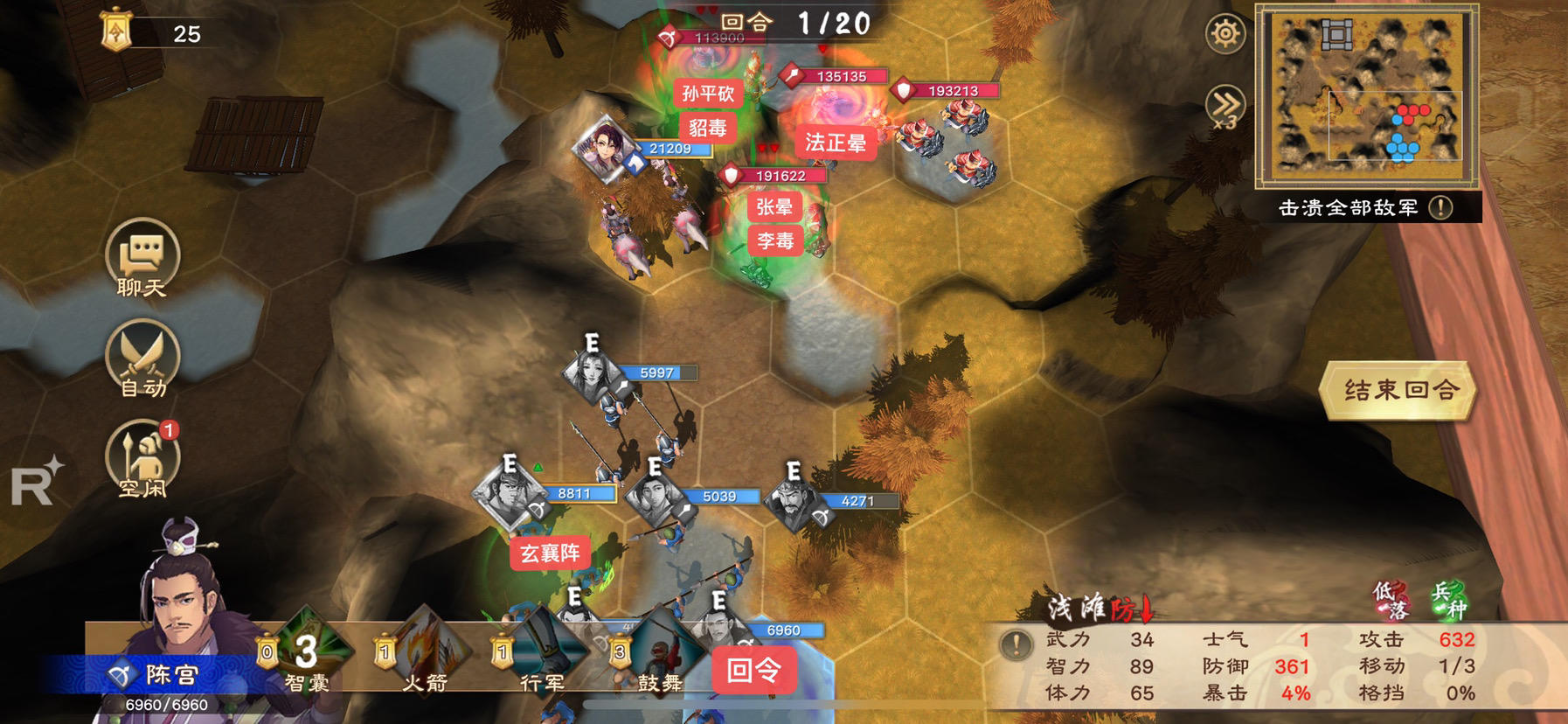Toggle the x3 fast-forward speed button
This screenshot has height=724, width=1568.
[1225, 107]
